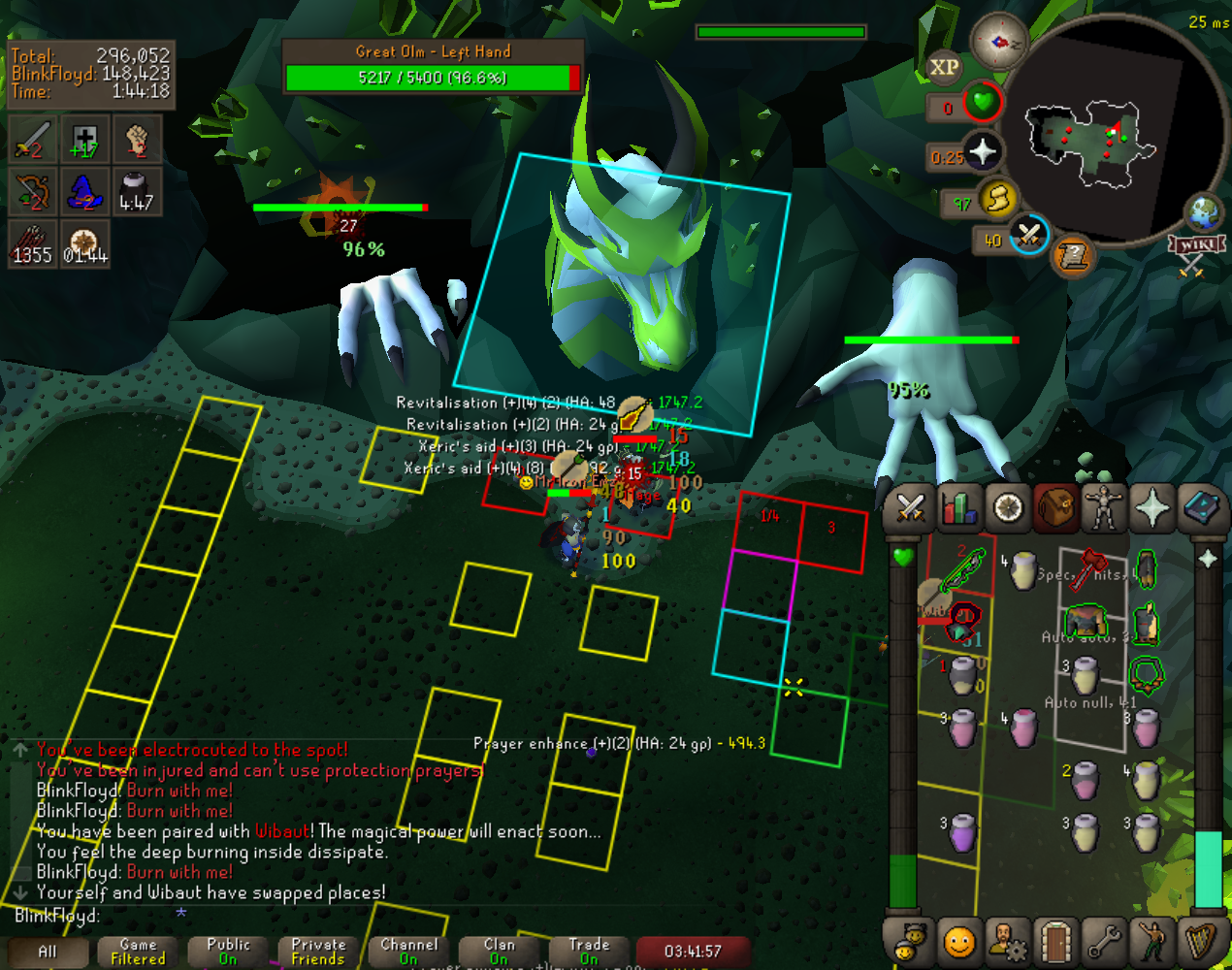Open the wrench Settings tab
1232x970 pixels.
(x=1104, y=941)
